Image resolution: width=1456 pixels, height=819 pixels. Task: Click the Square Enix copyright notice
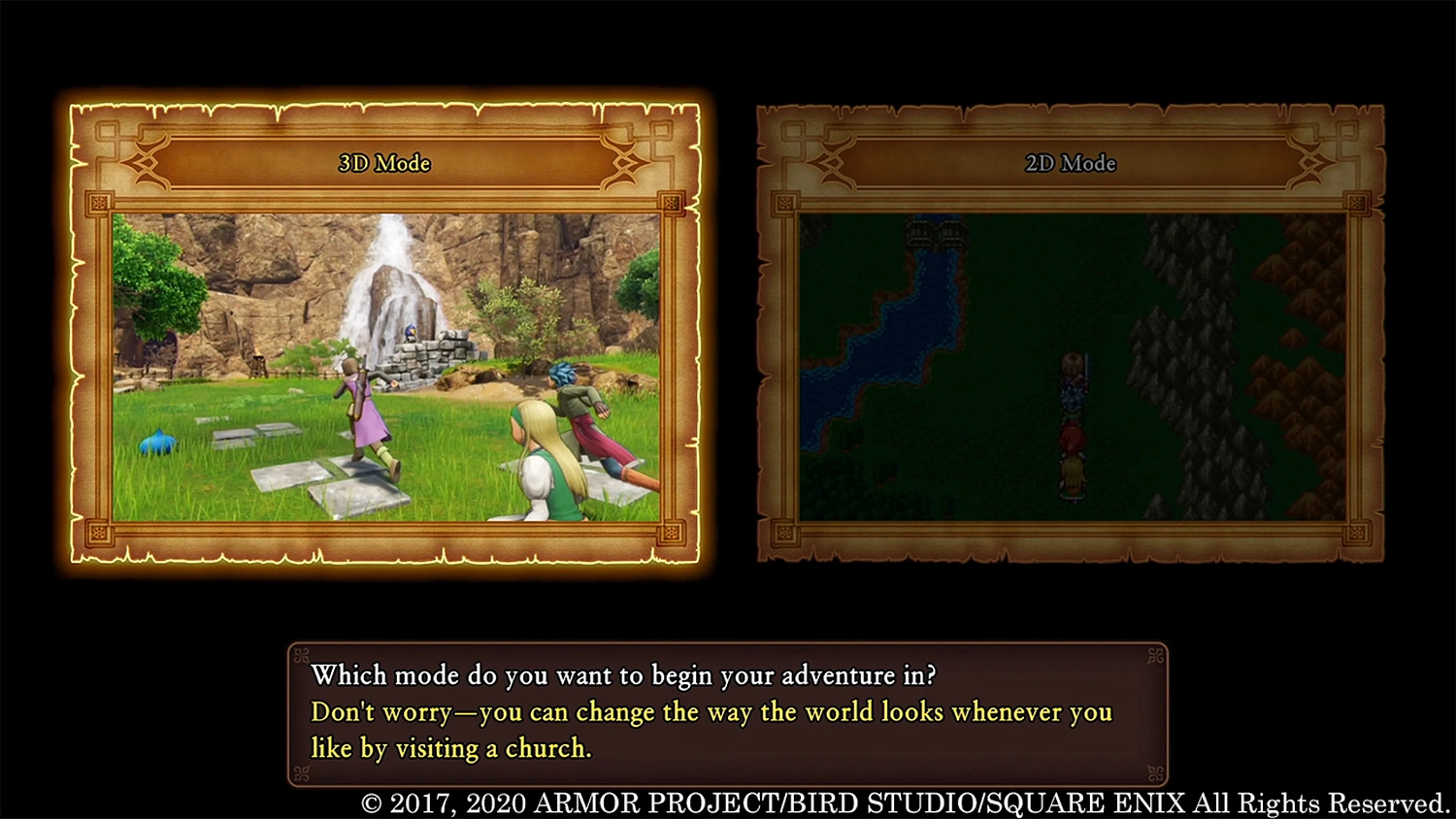pyautogui.click(x=901, y=803)
